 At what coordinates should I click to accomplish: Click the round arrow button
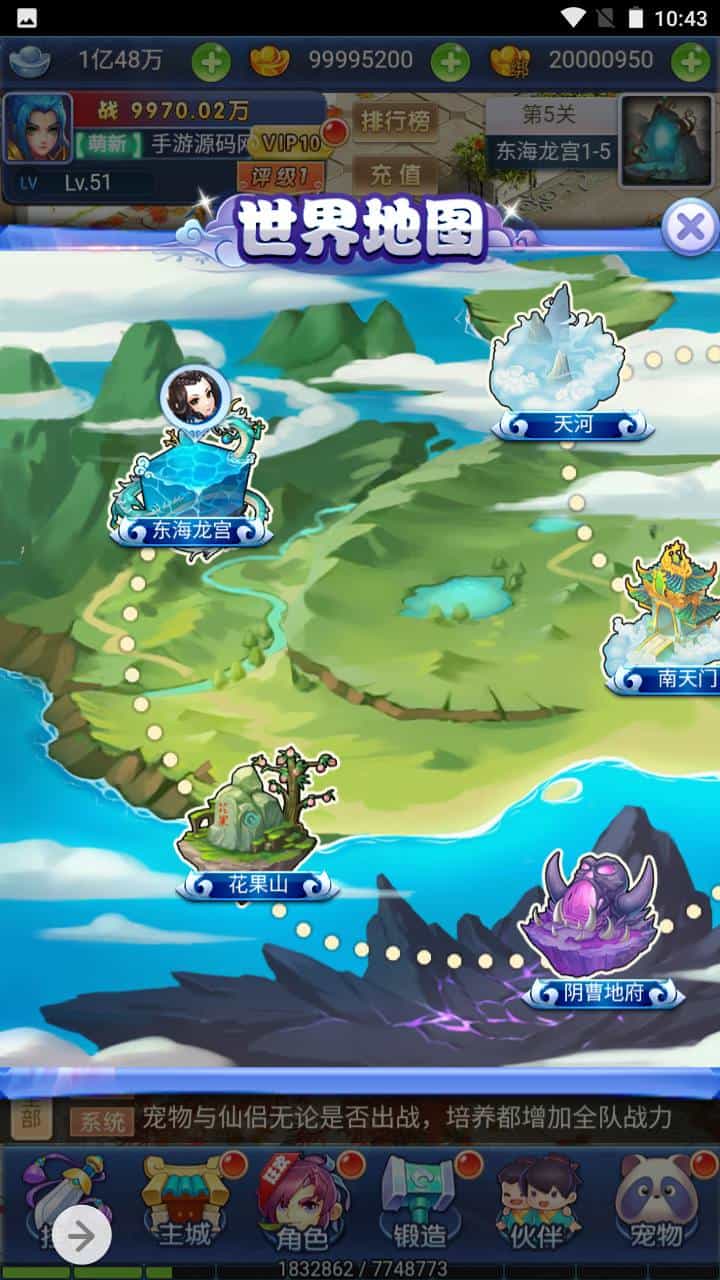pyautogui.click(x=82, y=1237)
